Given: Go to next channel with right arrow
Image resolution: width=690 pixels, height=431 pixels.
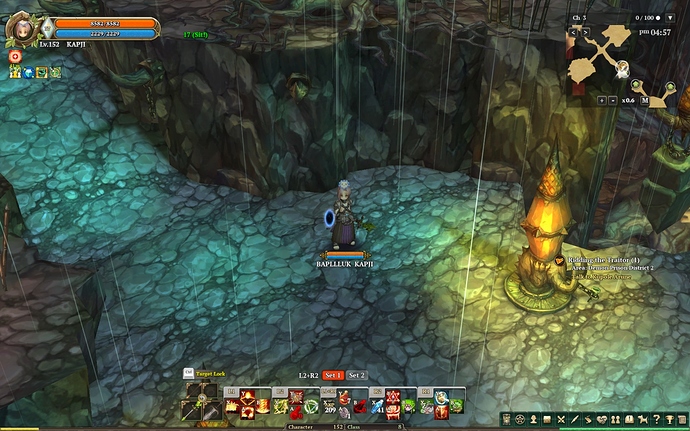Looking at the screenshot, I should tap(584, 31).
